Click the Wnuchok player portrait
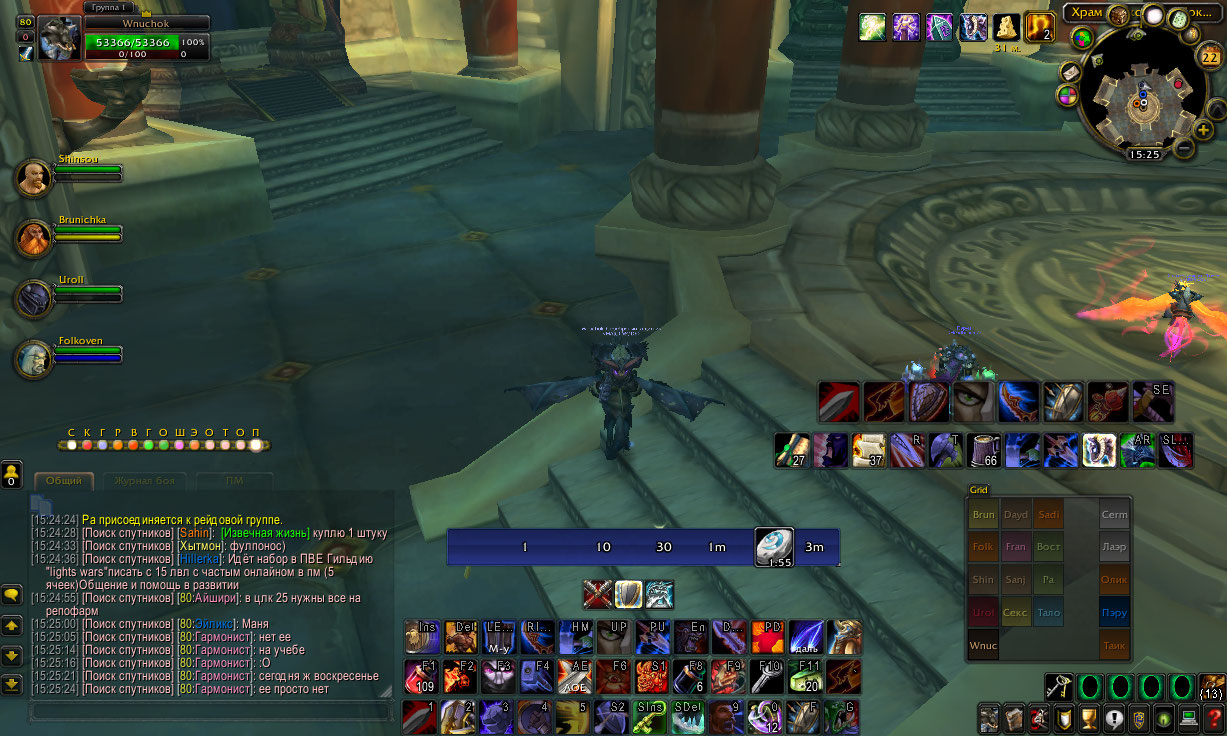Screen dimensions: 1227x736 click(58, 38)
